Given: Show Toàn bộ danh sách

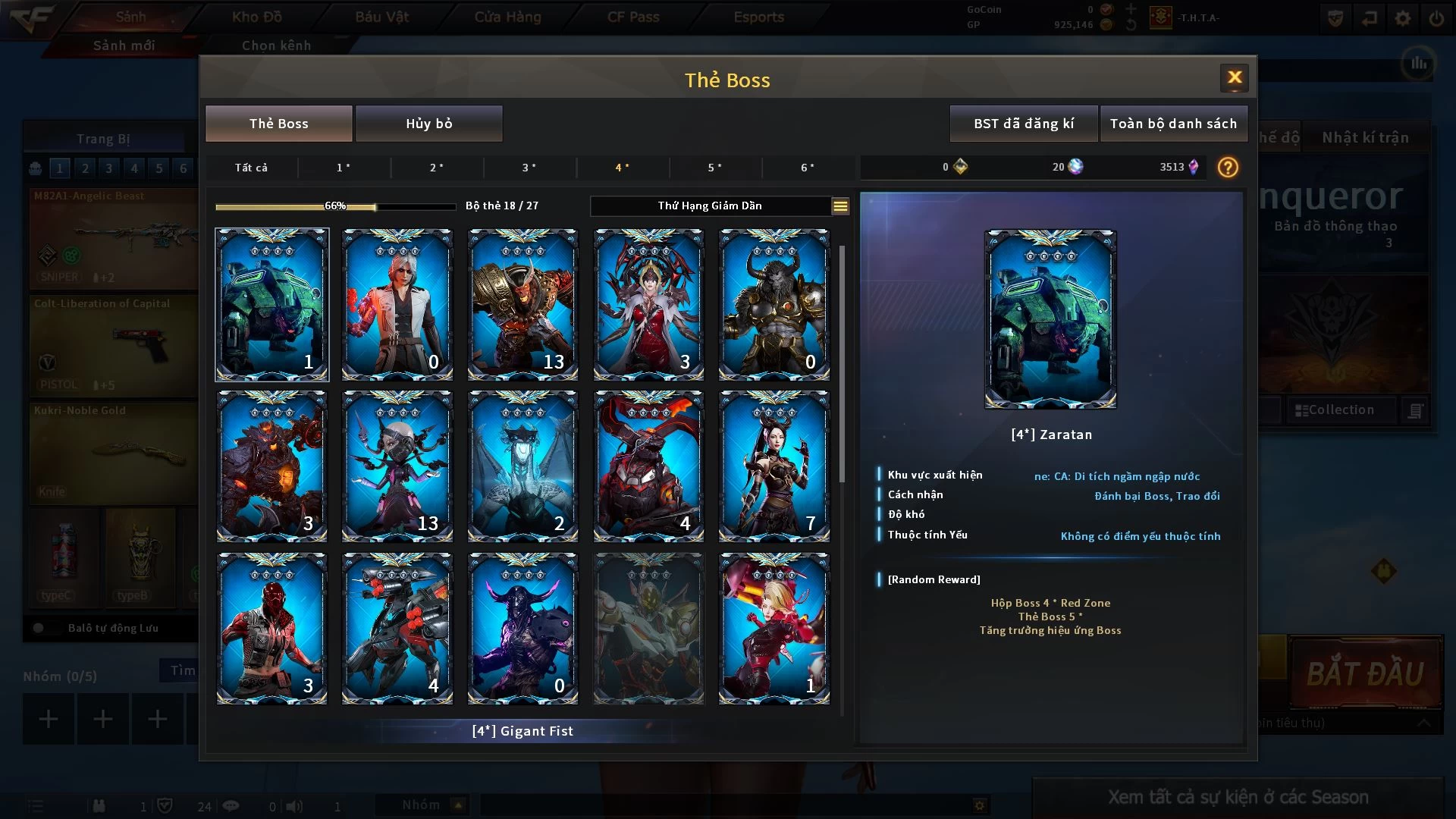Looking at the screenshot, I should click(x=1172, y=124).
